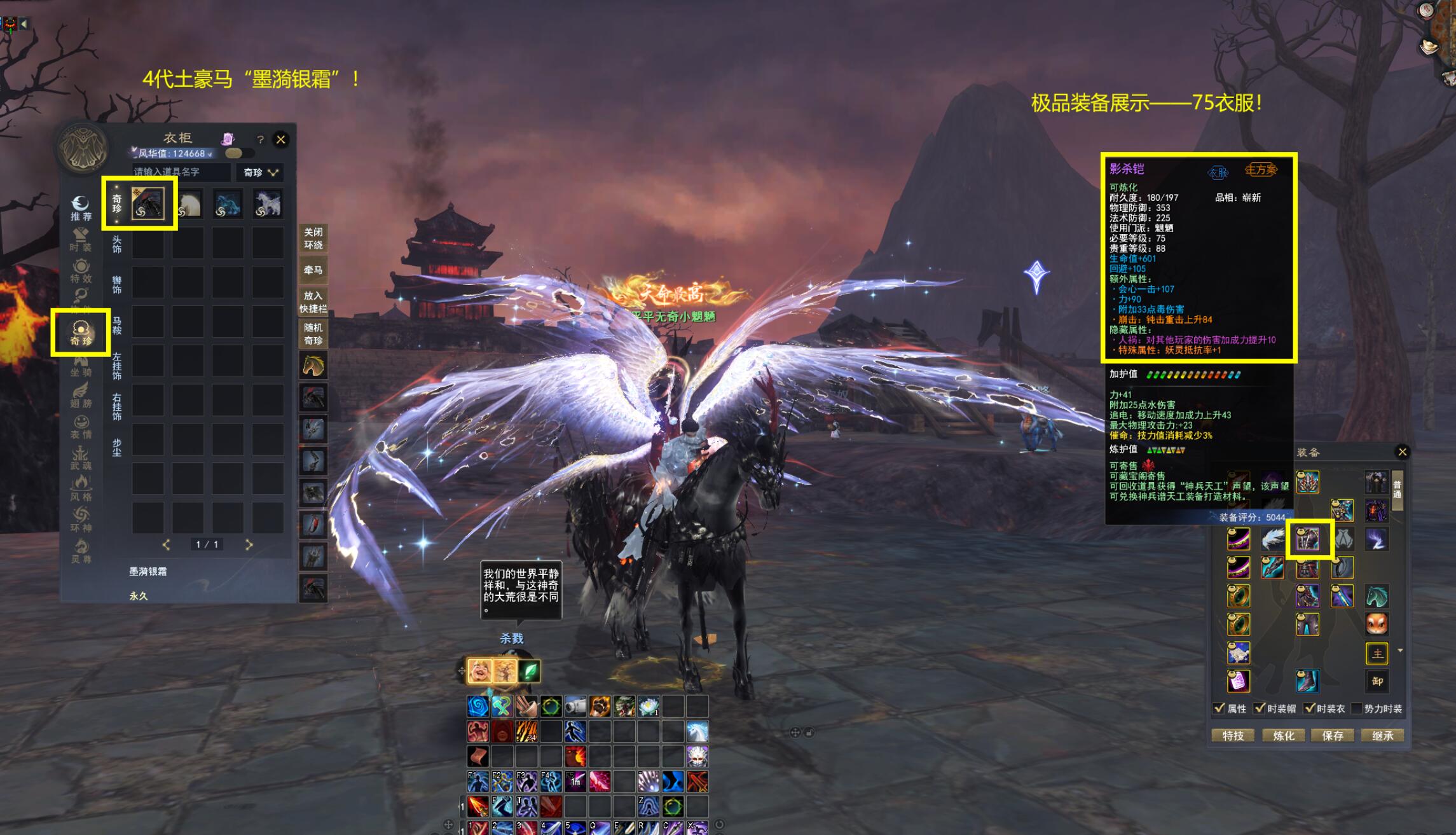The width and height of the screenshot is (1456, 835).
Task: Close the 衣柜 wardrobe panel
Action: 280,139
